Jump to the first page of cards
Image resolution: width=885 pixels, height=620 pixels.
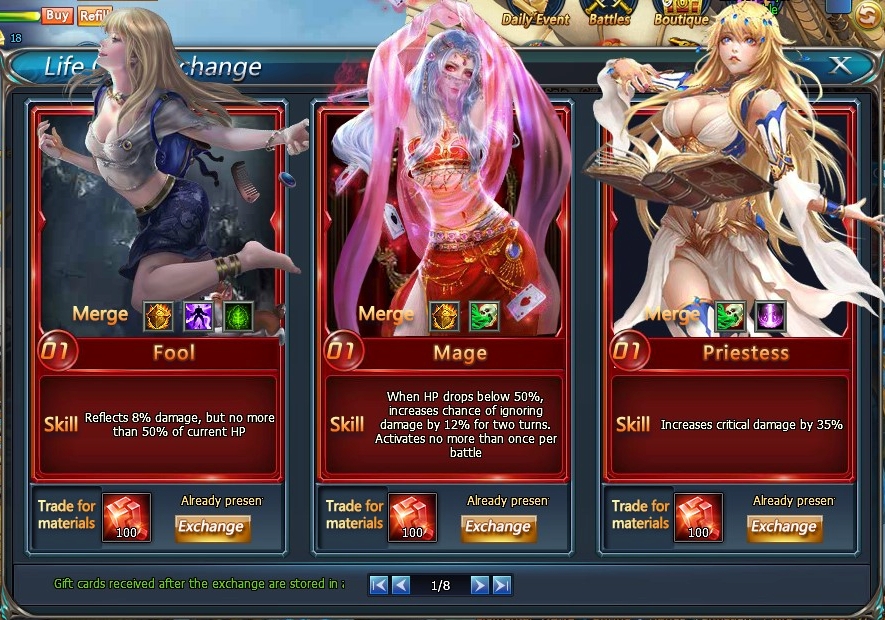point(379,585)
